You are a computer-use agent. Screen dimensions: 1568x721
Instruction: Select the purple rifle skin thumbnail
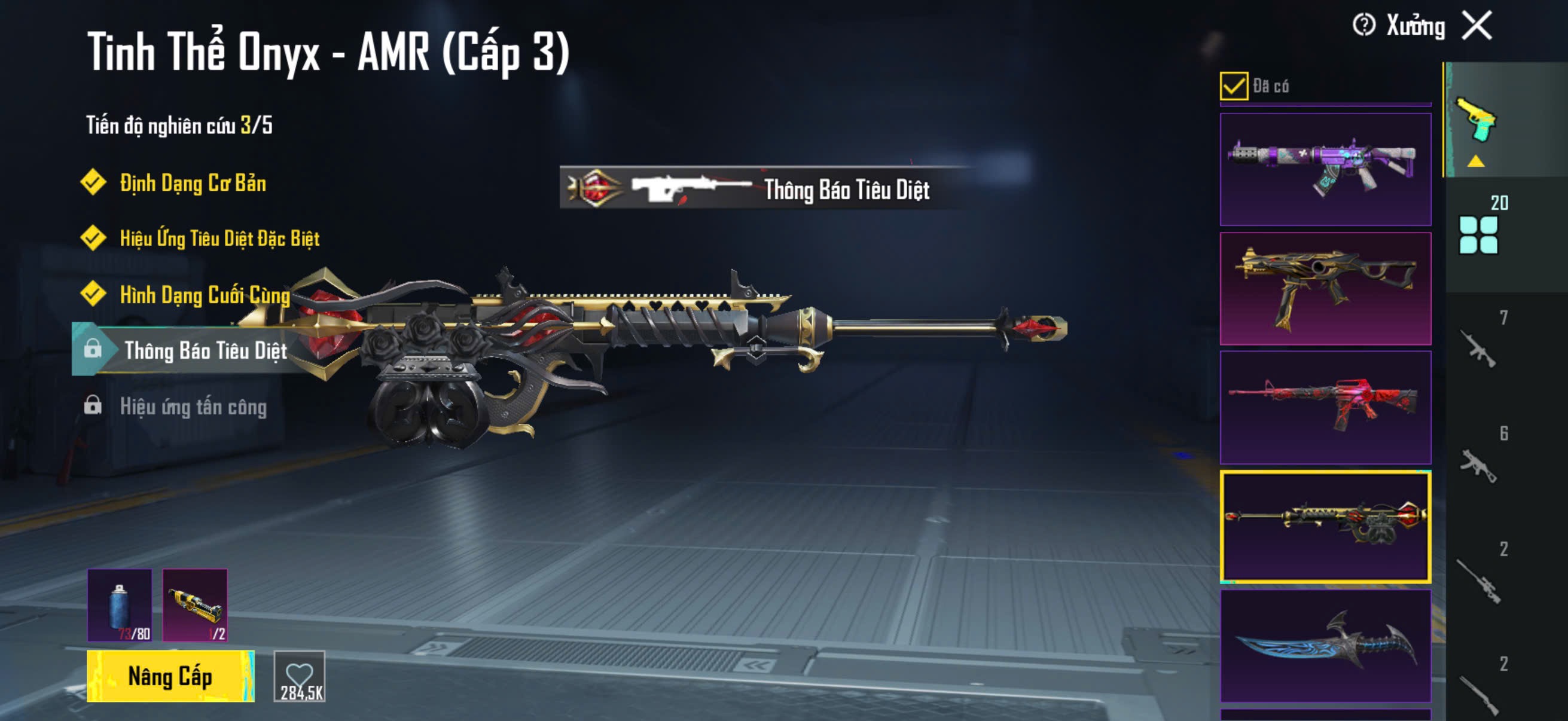[1325, 169]
